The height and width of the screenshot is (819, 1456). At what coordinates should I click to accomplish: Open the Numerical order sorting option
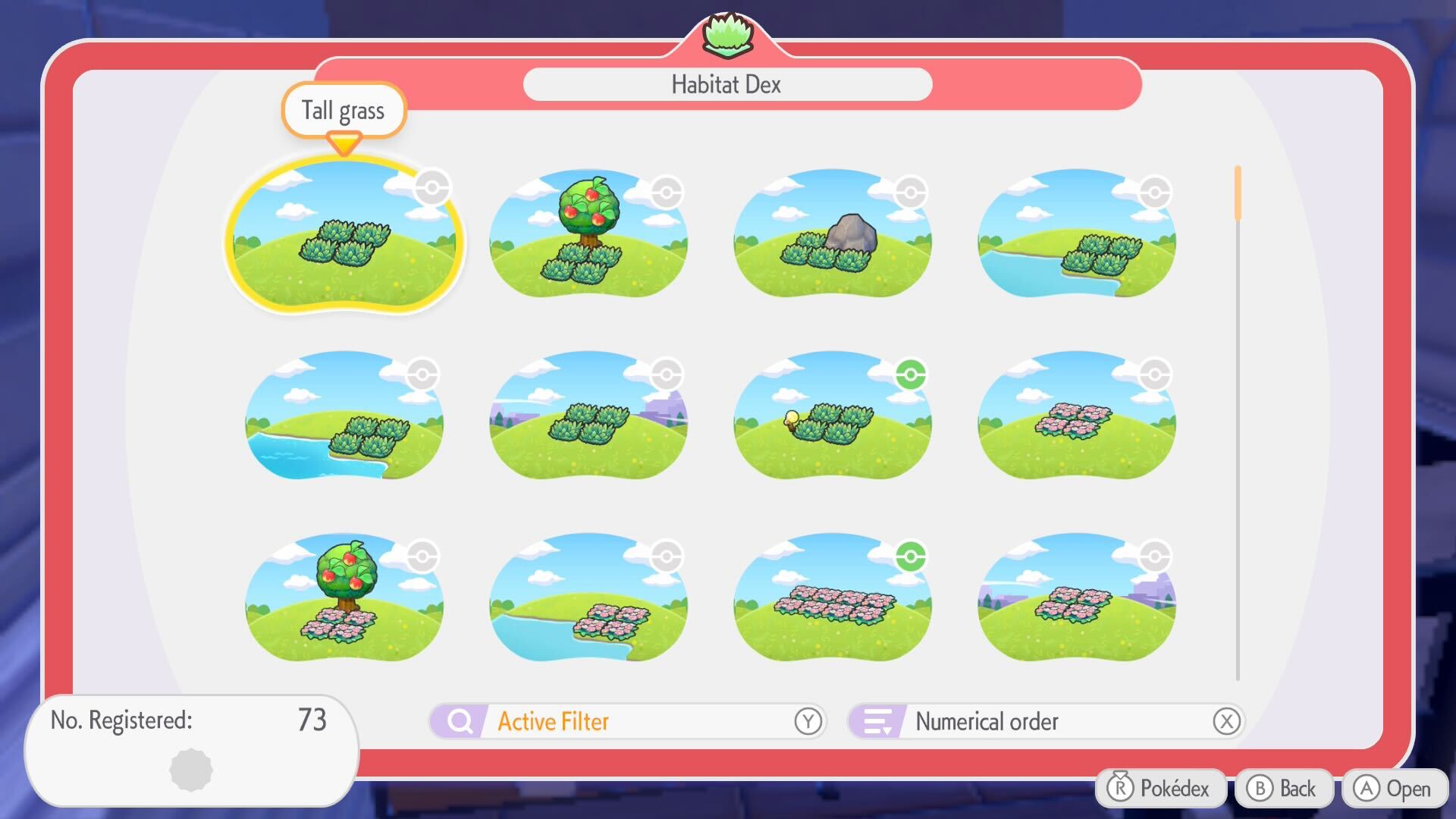(x=986, y=721)
